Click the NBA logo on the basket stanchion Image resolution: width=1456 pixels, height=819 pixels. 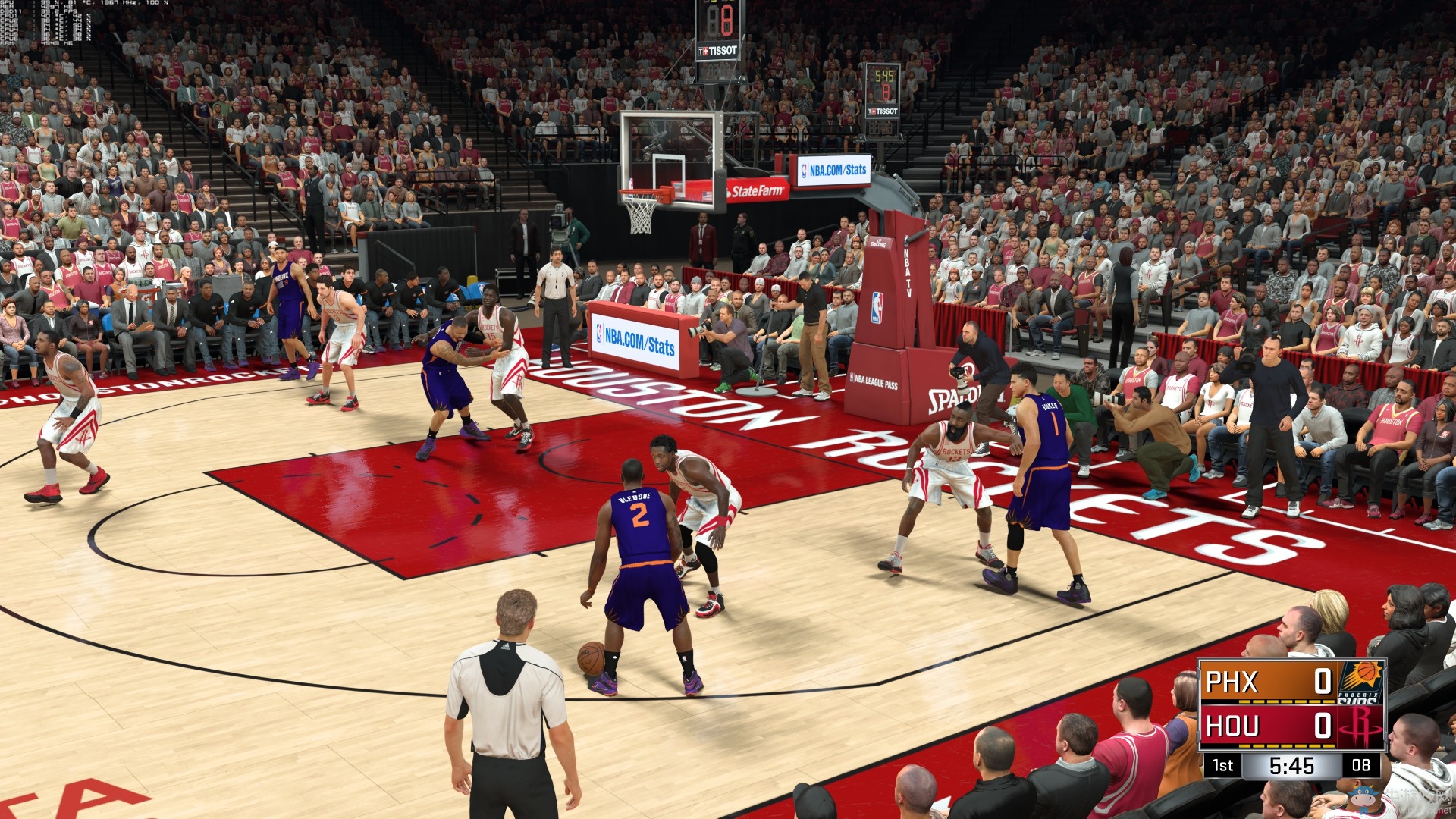pos(876,309)
